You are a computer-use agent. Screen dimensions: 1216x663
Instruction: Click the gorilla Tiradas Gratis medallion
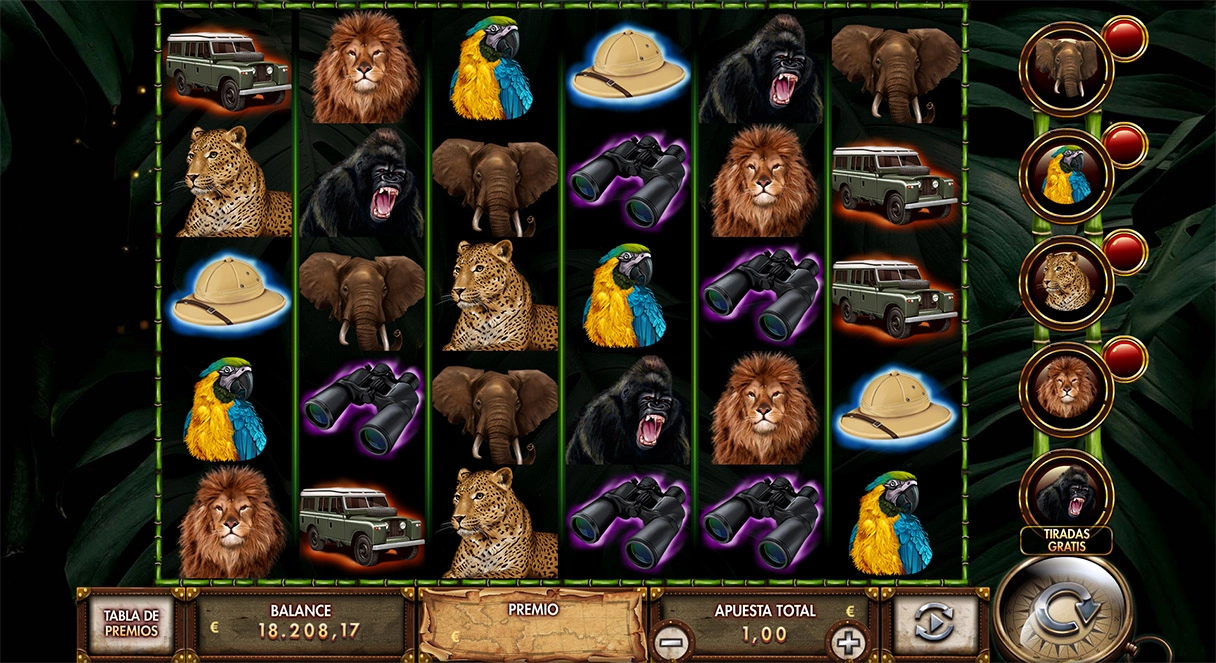1066,493
